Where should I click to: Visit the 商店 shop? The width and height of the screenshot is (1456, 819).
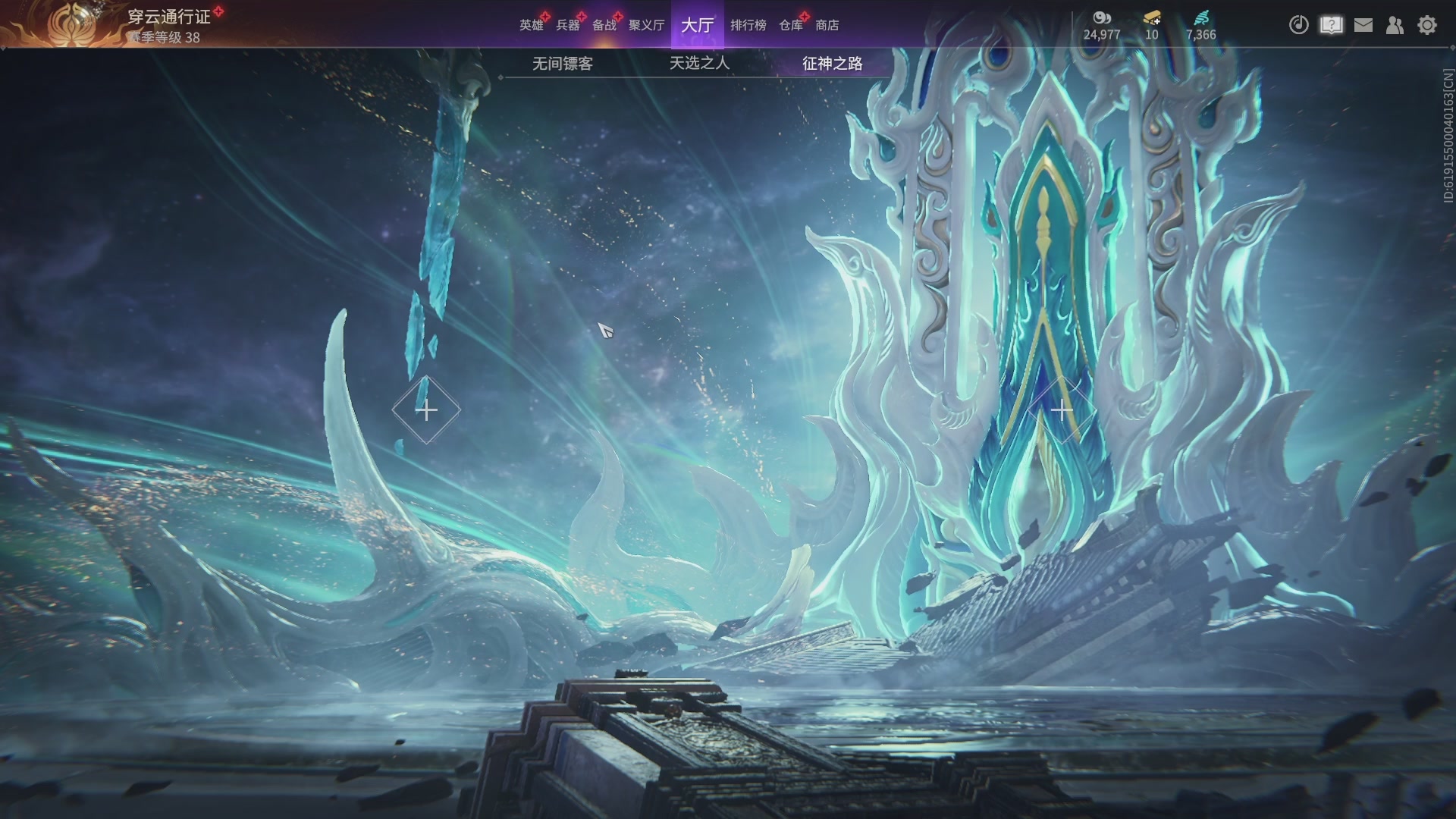[x=827, y=25]
